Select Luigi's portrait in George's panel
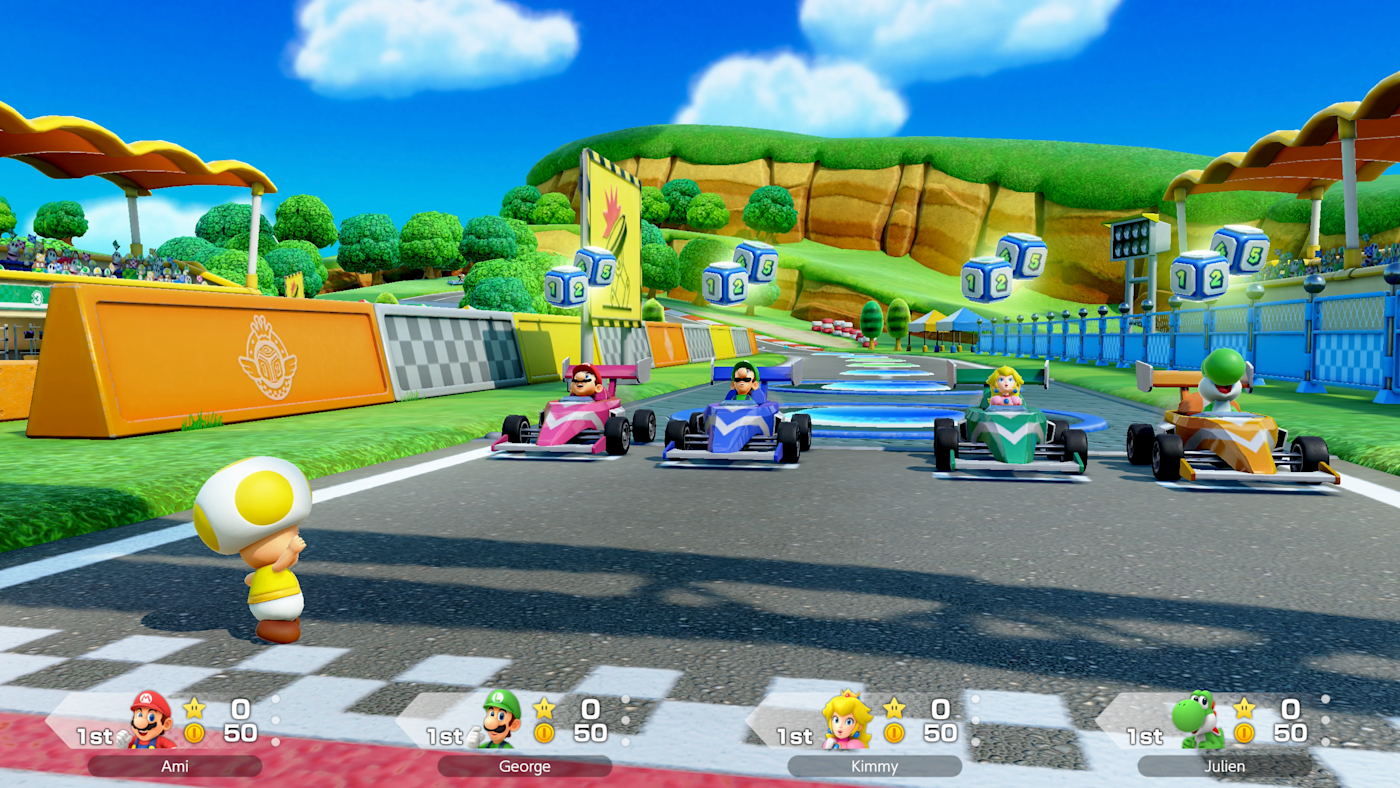The height and width of the screenshot is (788, 1400). [500, 720]
